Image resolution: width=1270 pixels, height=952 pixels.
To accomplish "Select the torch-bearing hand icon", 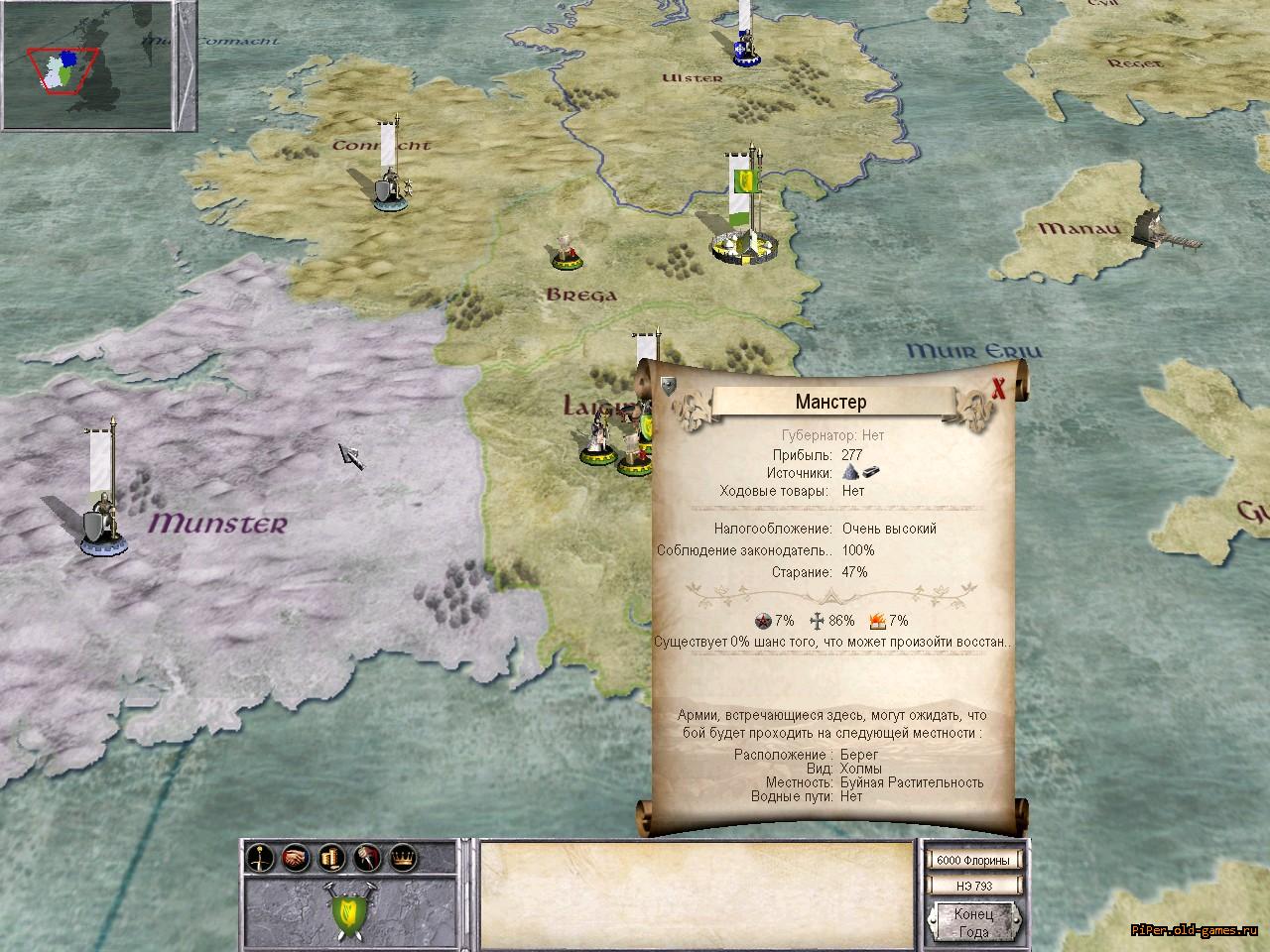I will 366,857.
